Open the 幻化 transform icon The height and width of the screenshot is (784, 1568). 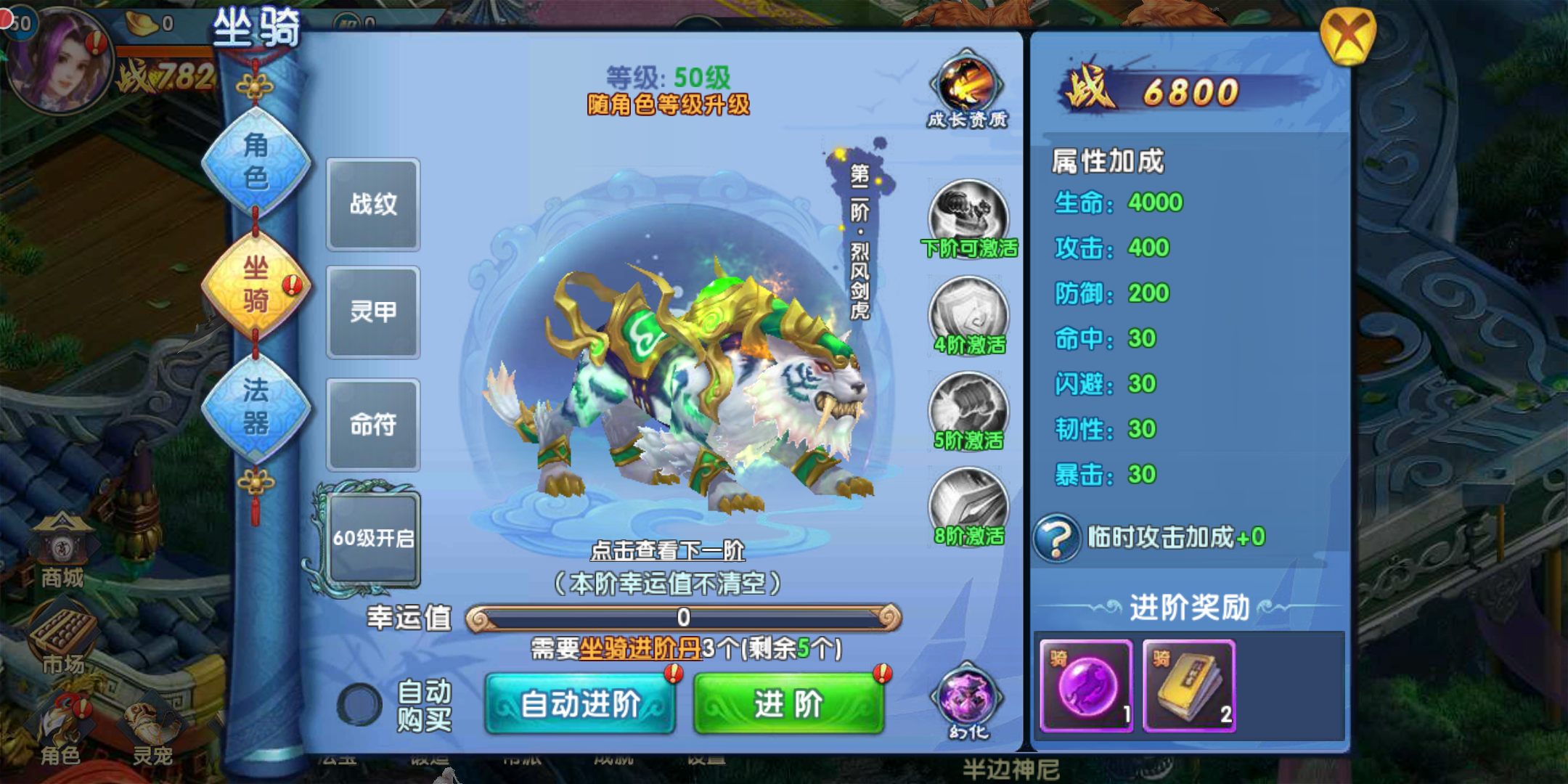point(968,698)
